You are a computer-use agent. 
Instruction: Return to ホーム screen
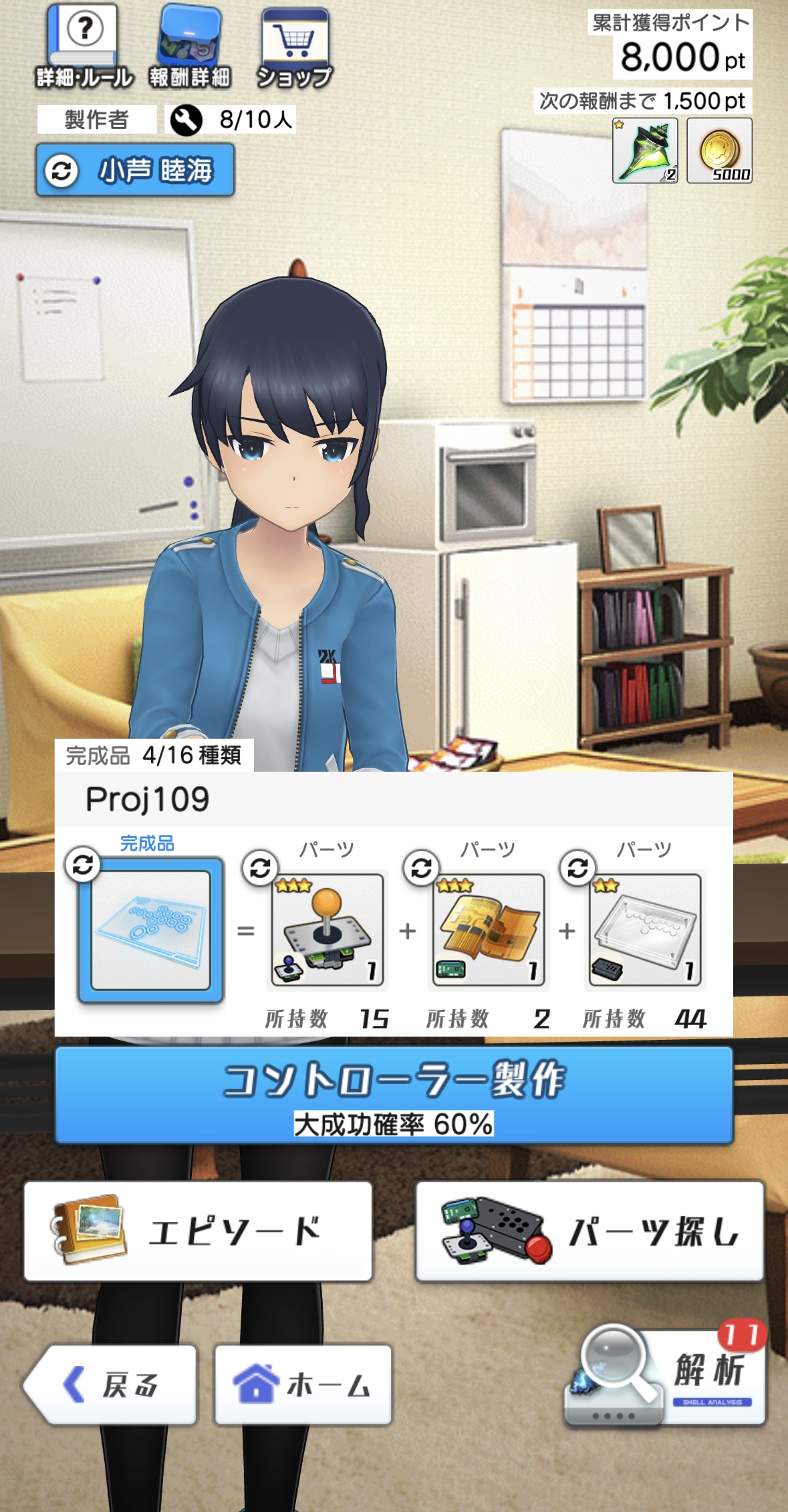pos(303,1384)
